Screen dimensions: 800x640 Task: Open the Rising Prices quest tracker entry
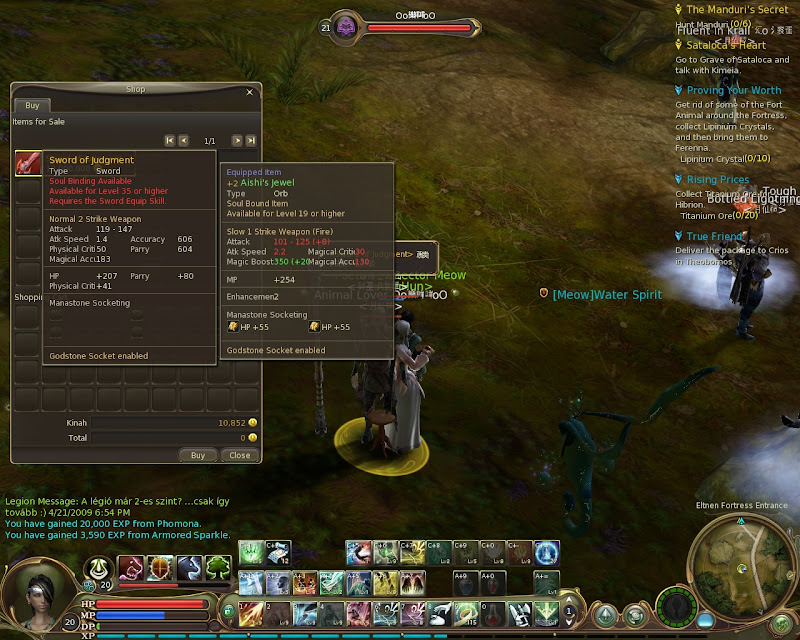[718, 180]
